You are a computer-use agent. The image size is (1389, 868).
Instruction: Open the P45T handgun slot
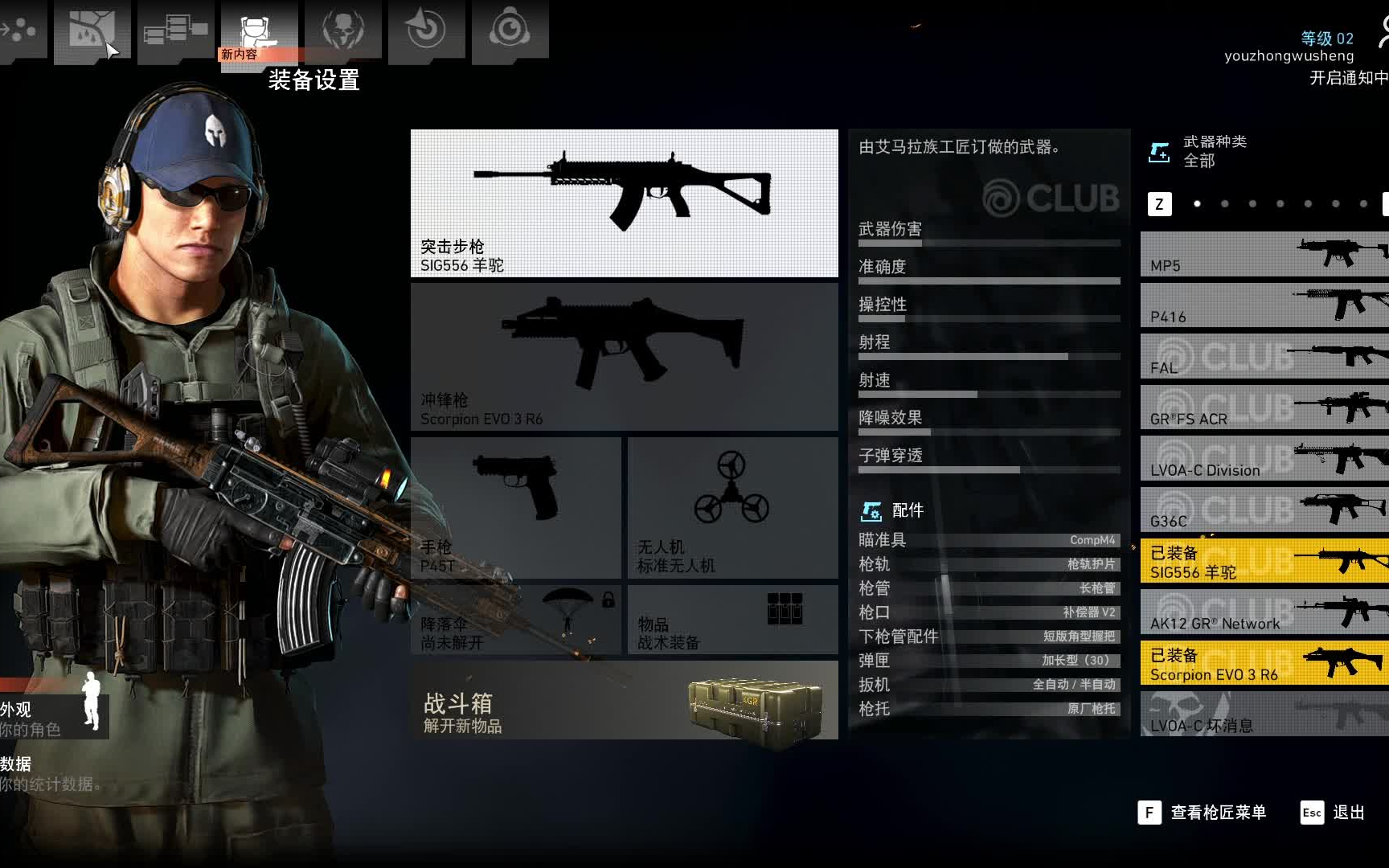click(x=515, y=507)
